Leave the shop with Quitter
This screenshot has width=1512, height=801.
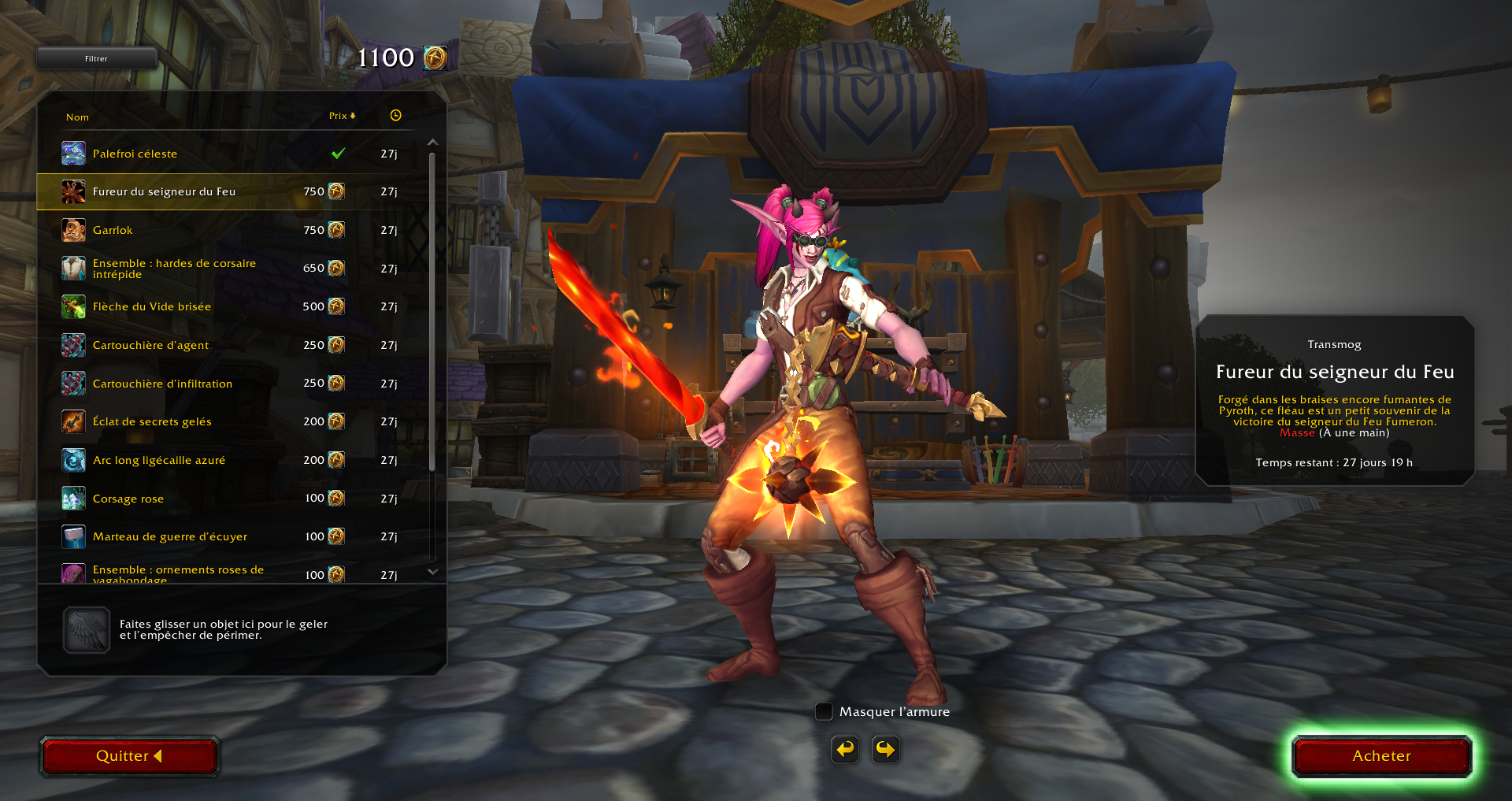click(129, 756)
